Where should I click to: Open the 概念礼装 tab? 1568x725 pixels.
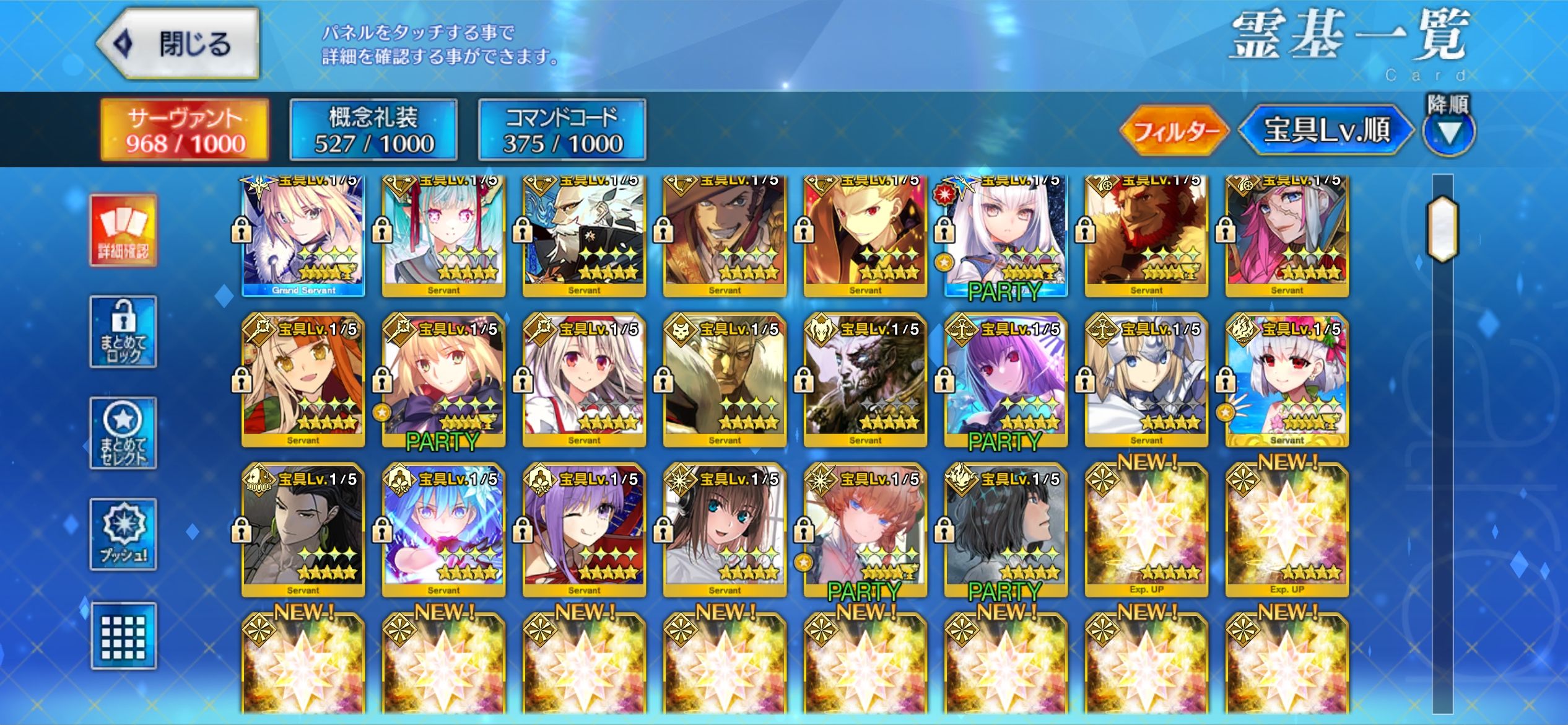pos(373,130)
